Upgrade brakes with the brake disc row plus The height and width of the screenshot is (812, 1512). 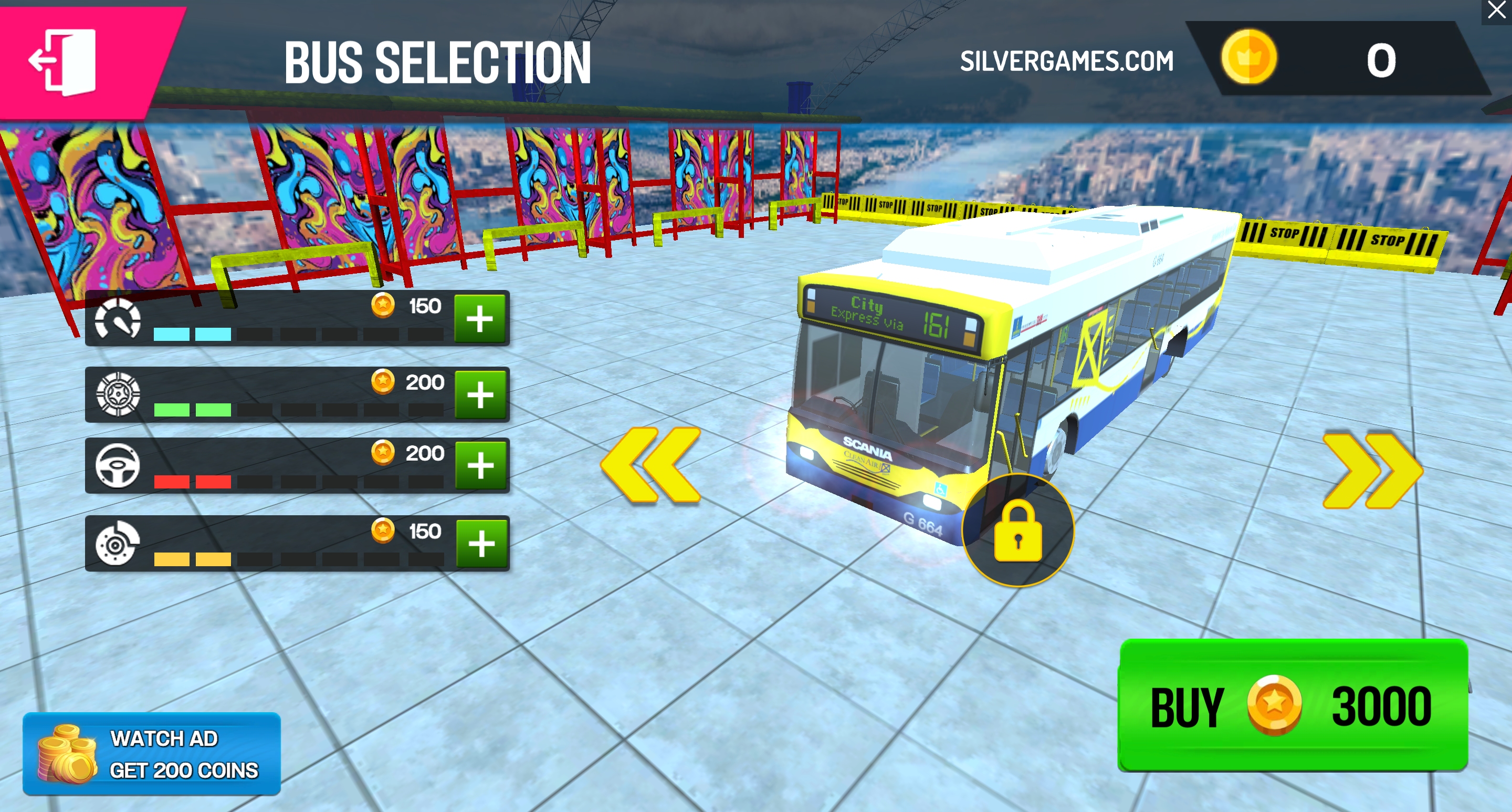(481, 543)
